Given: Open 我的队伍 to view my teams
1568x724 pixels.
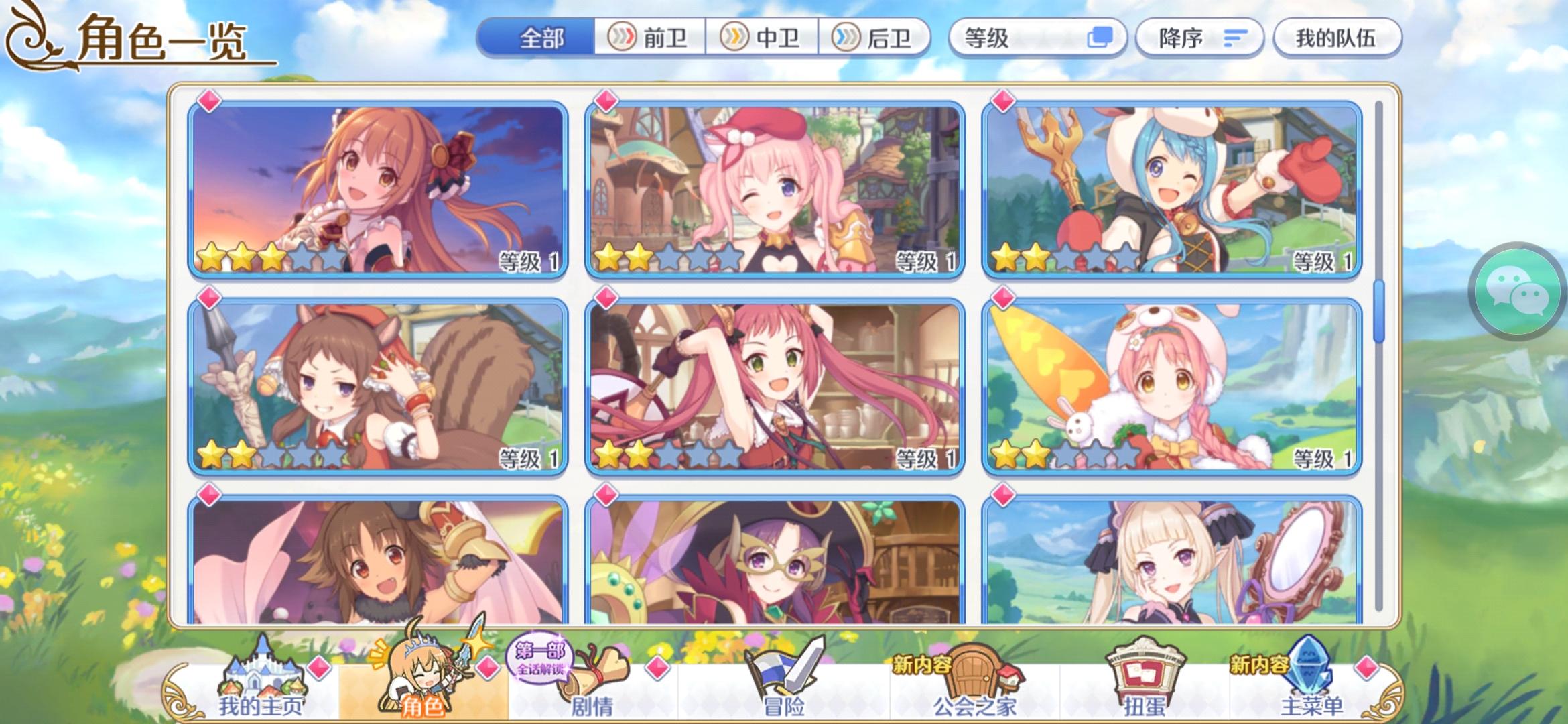Looking at the screenshot, I should tap(1337, 38).
